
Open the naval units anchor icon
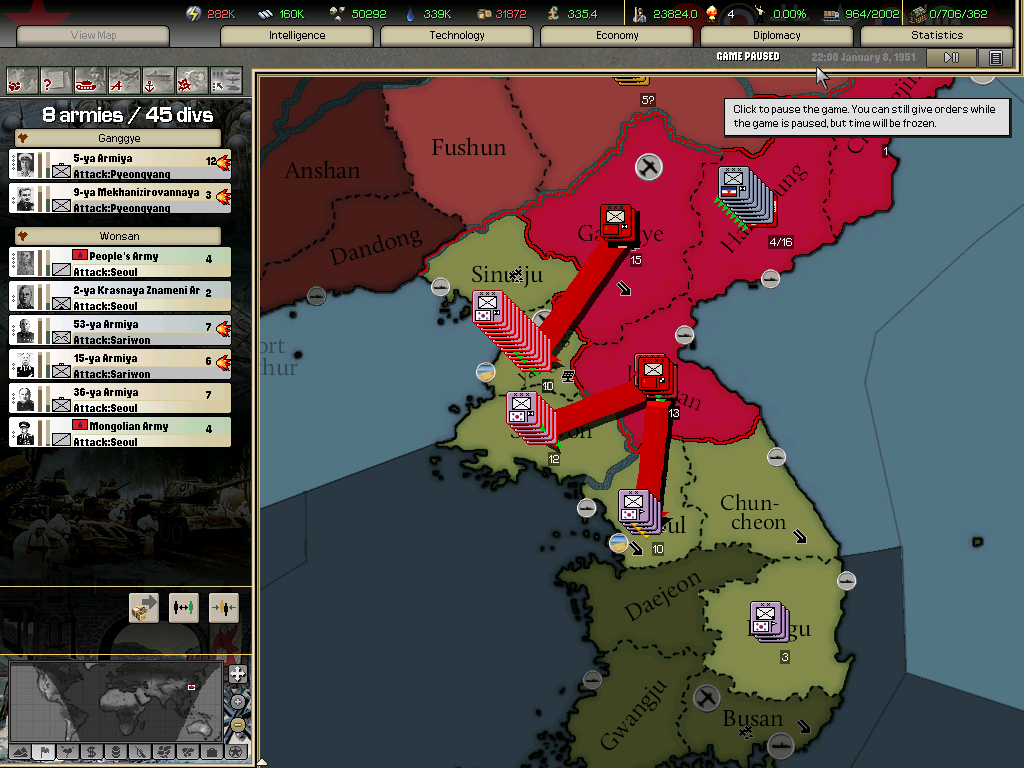[158, 79]
